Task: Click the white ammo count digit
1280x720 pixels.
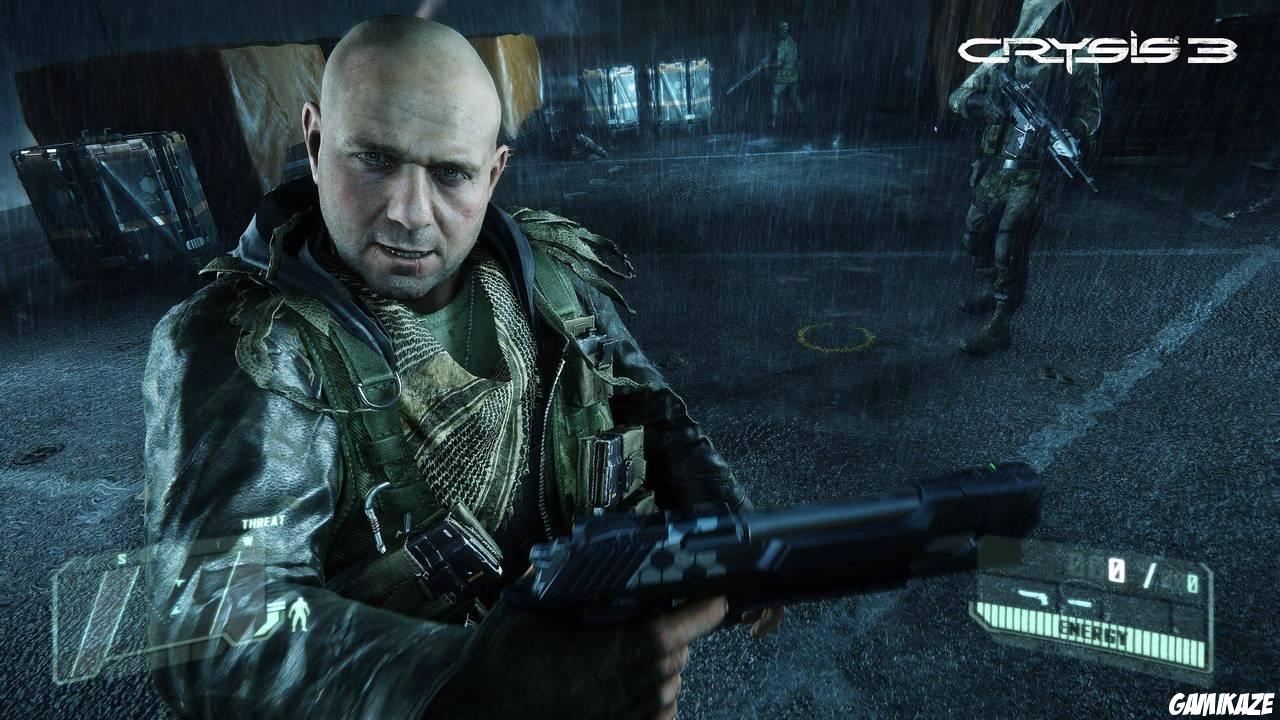Action: pyautogui.click(x=1116, y=570)
